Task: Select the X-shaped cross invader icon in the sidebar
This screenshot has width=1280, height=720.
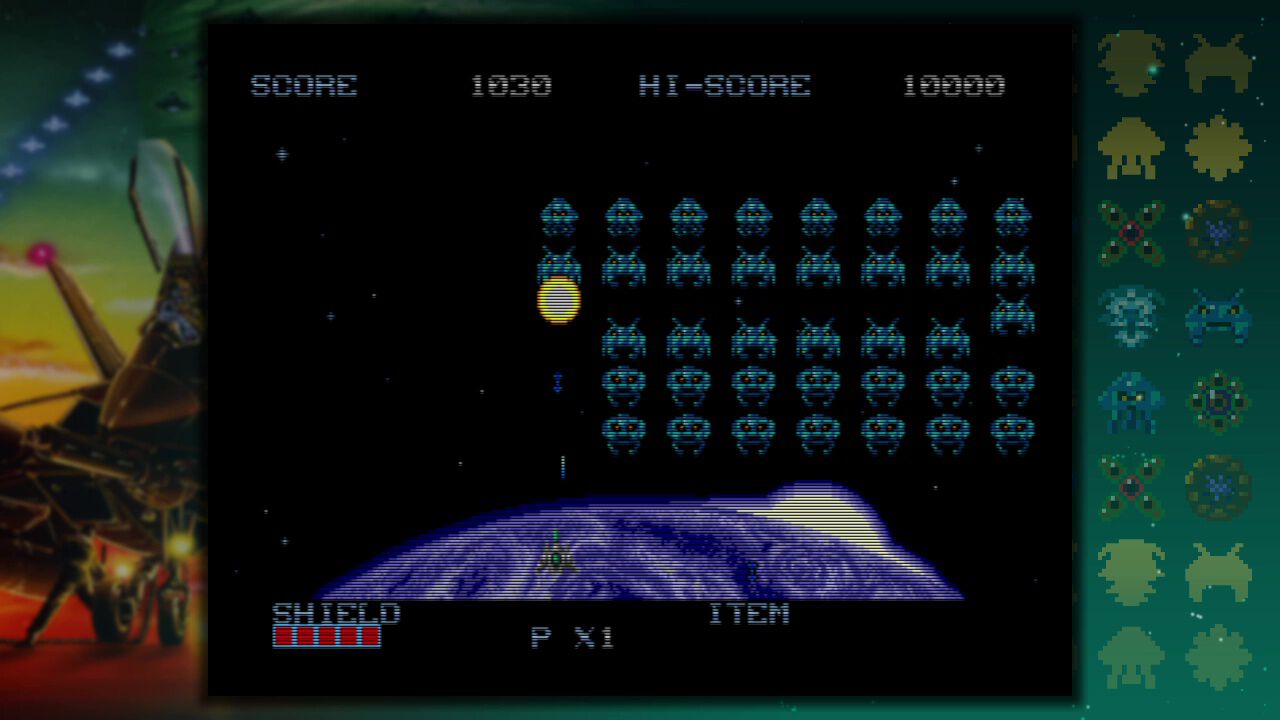Action: point(1130,232)
